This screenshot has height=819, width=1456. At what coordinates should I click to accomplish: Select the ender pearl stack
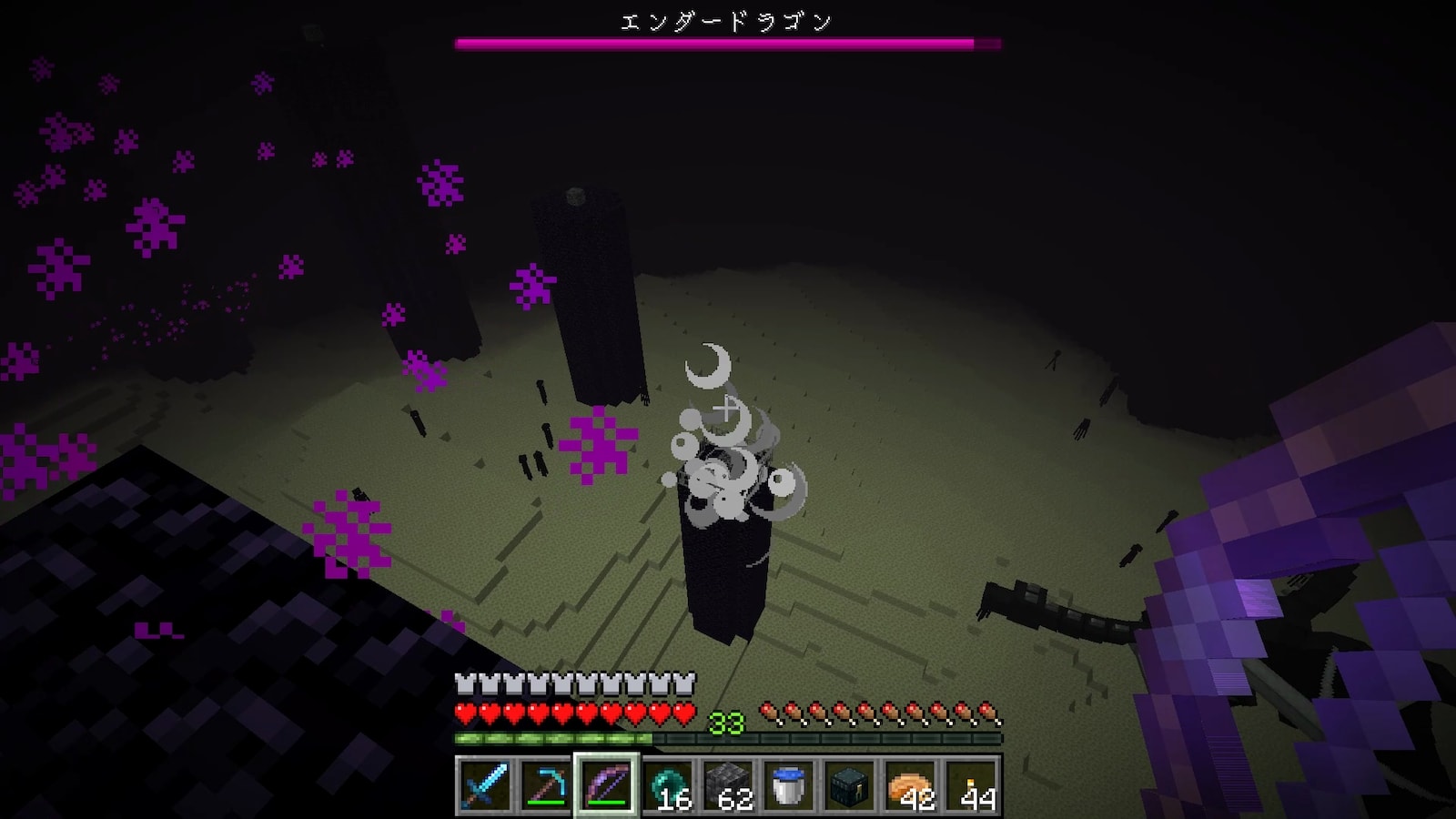click(667, 784)
